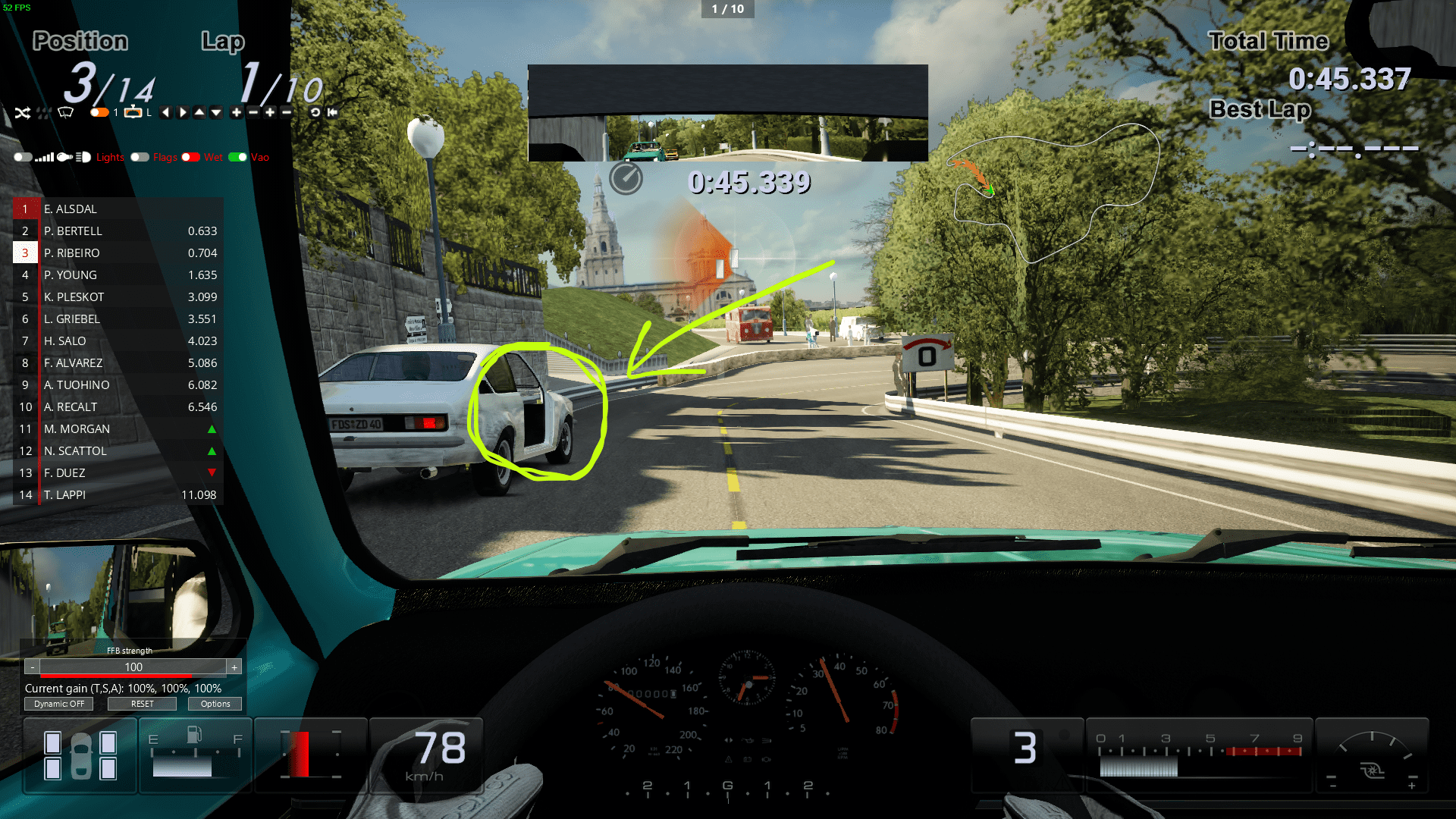1456x819 pixels.
Task: Decrease FFB strength with the minus button
Action: pos(32,667)
